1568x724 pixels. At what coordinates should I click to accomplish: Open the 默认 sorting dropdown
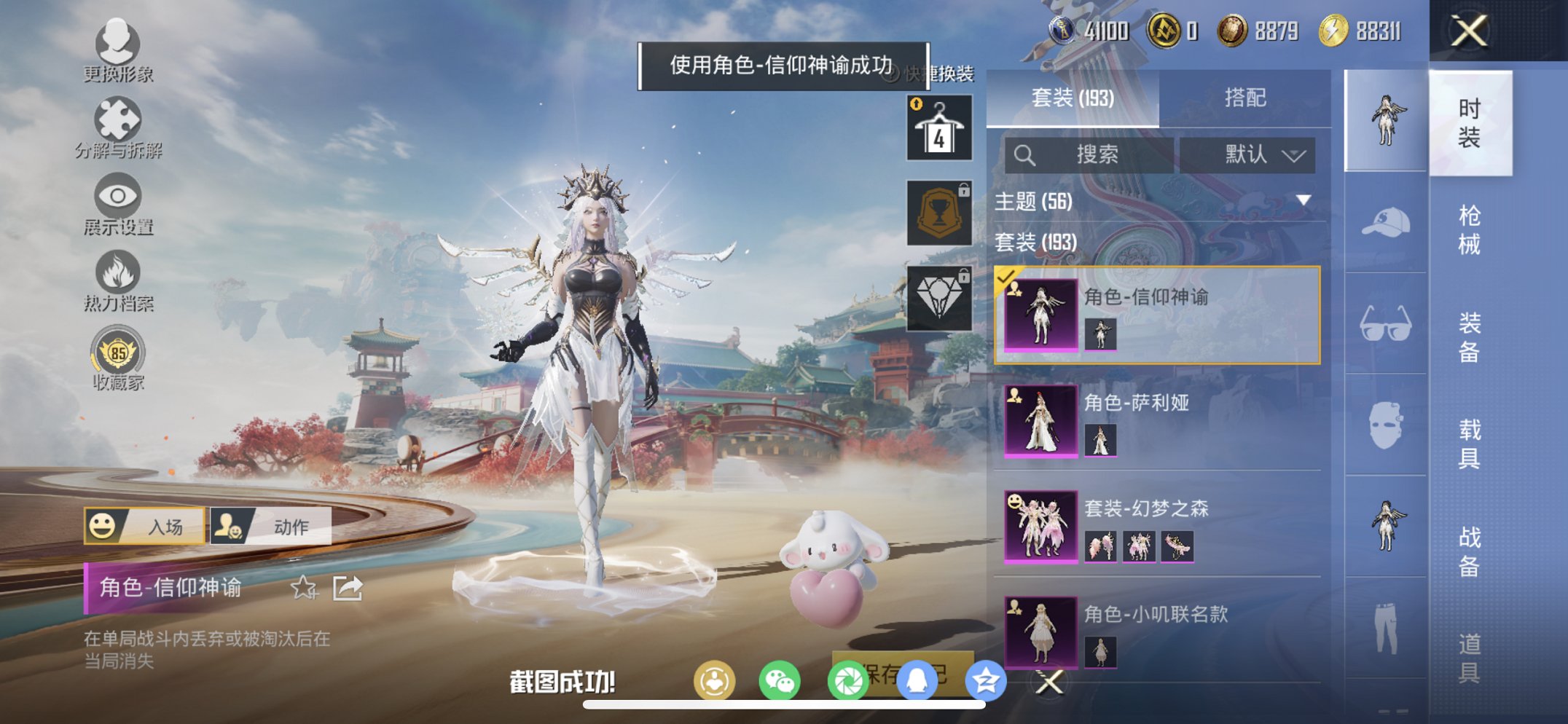1247,154
